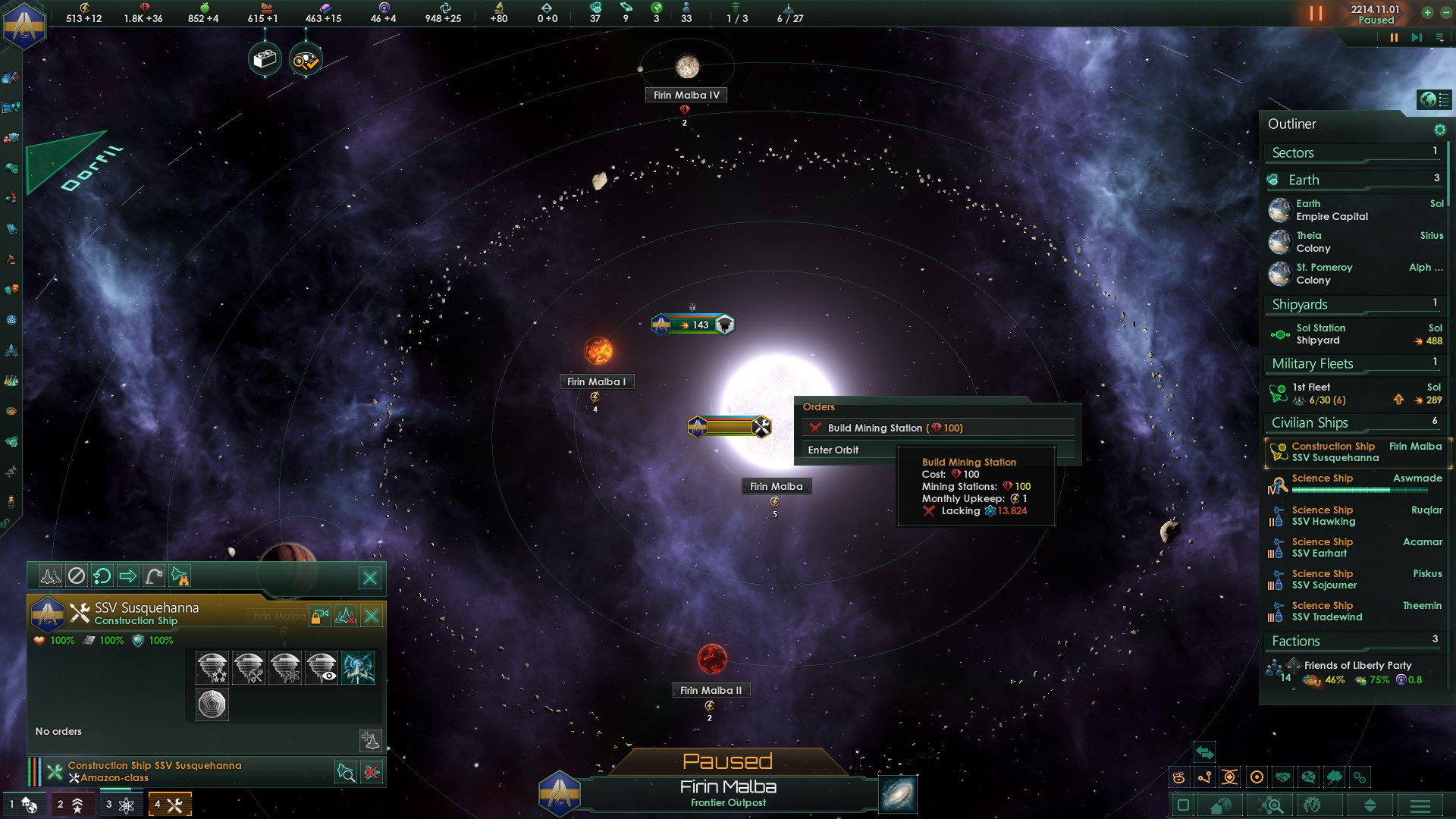Open the galaxy search tool at bottom right

coord(1272,805)
